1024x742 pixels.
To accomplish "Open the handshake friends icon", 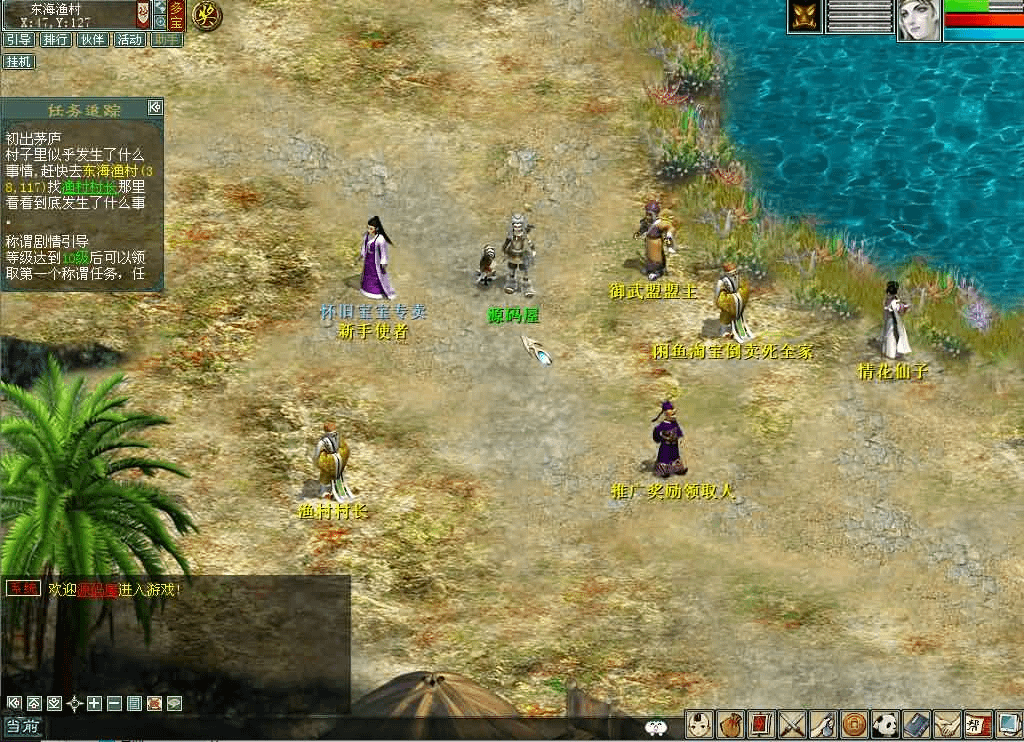I will 946,724.
